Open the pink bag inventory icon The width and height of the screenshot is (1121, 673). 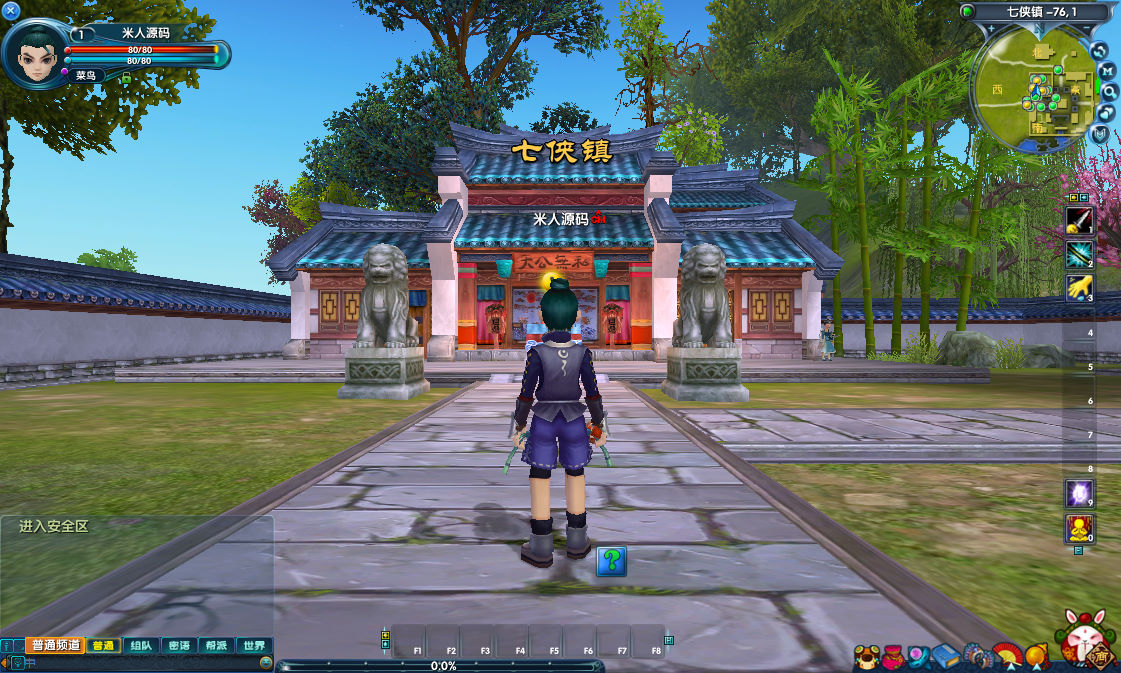coord(895,657)
